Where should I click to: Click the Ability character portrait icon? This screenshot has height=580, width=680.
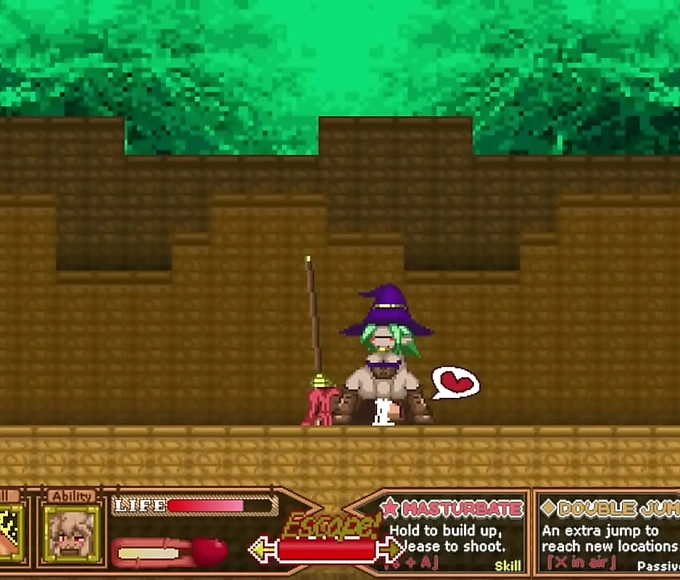[72, 532]
